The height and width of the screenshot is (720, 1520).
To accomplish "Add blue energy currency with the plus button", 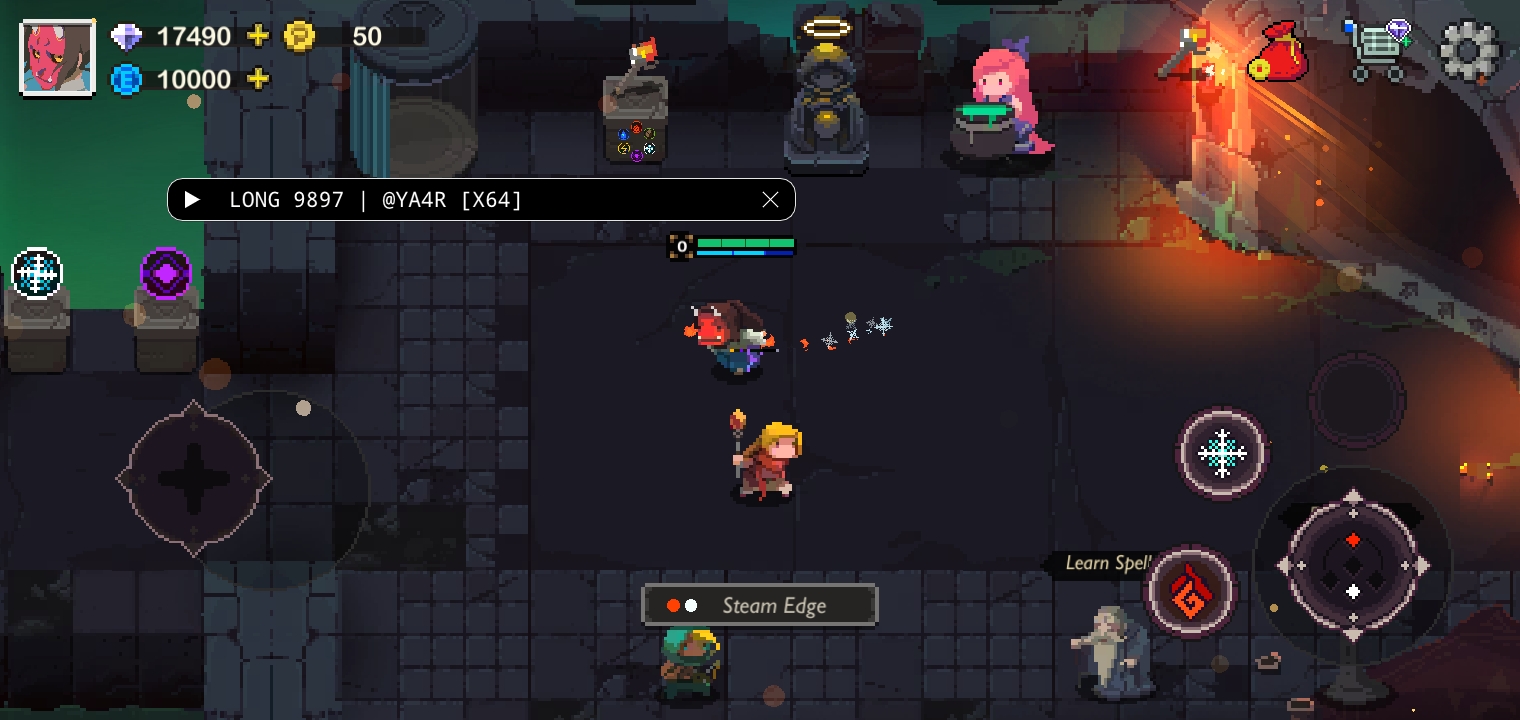I will (258, 80).
